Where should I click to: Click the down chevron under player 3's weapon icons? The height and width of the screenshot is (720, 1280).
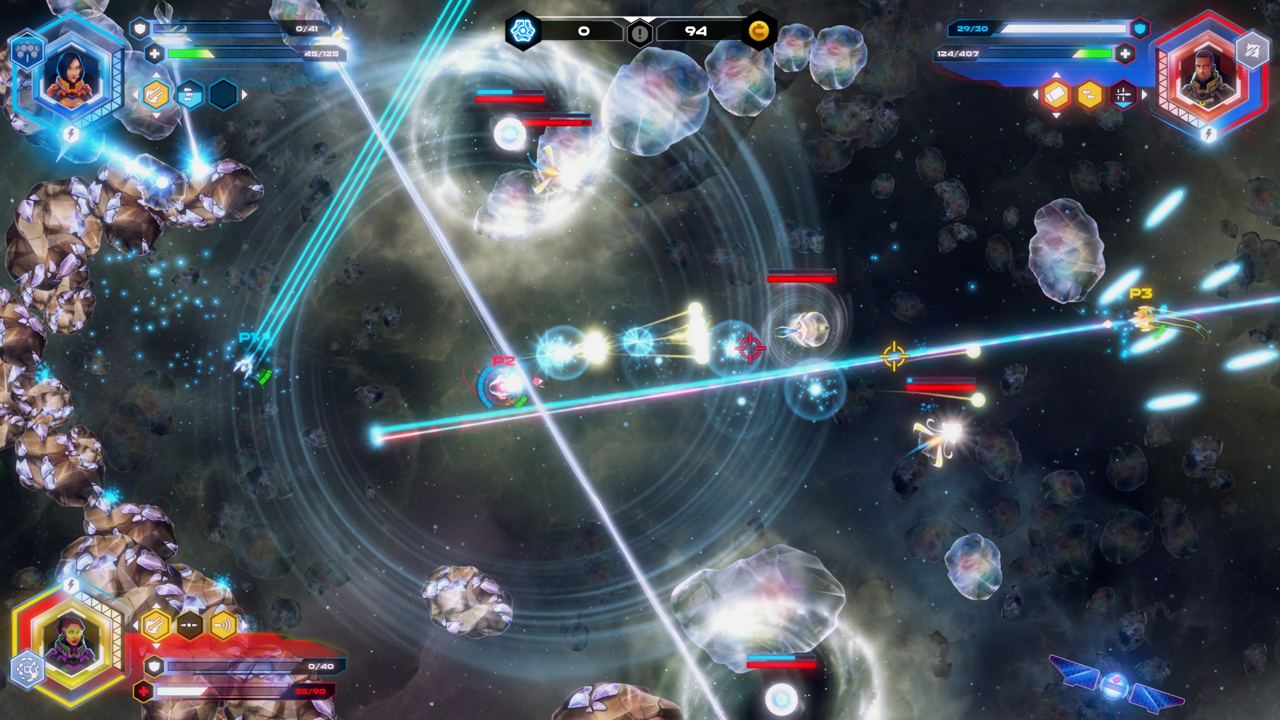[1056, 115]
